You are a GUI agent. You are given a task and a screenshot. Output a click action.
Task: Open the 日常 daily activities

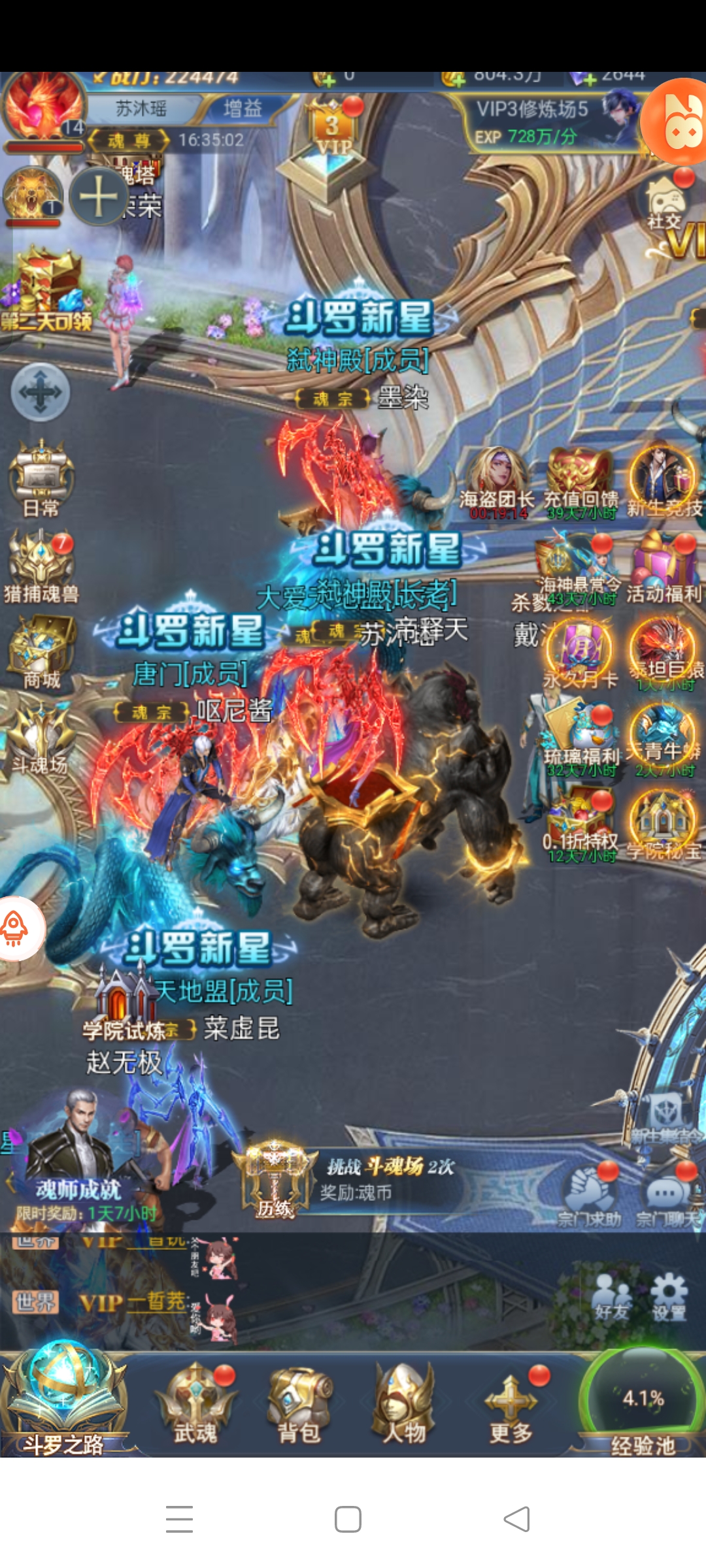click(x=41, y=477)
